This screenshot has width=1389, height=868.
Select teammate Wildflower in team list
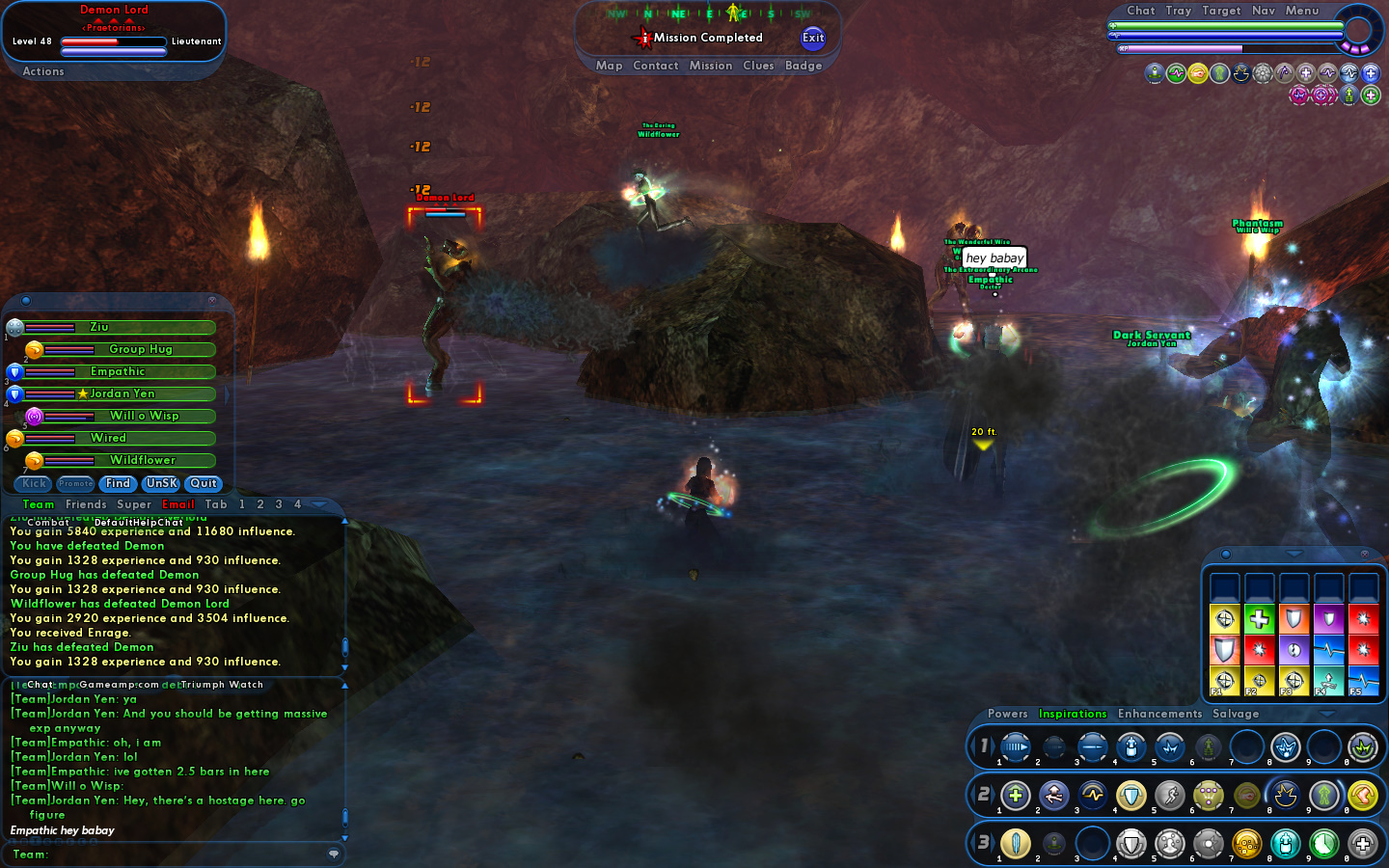143,460
